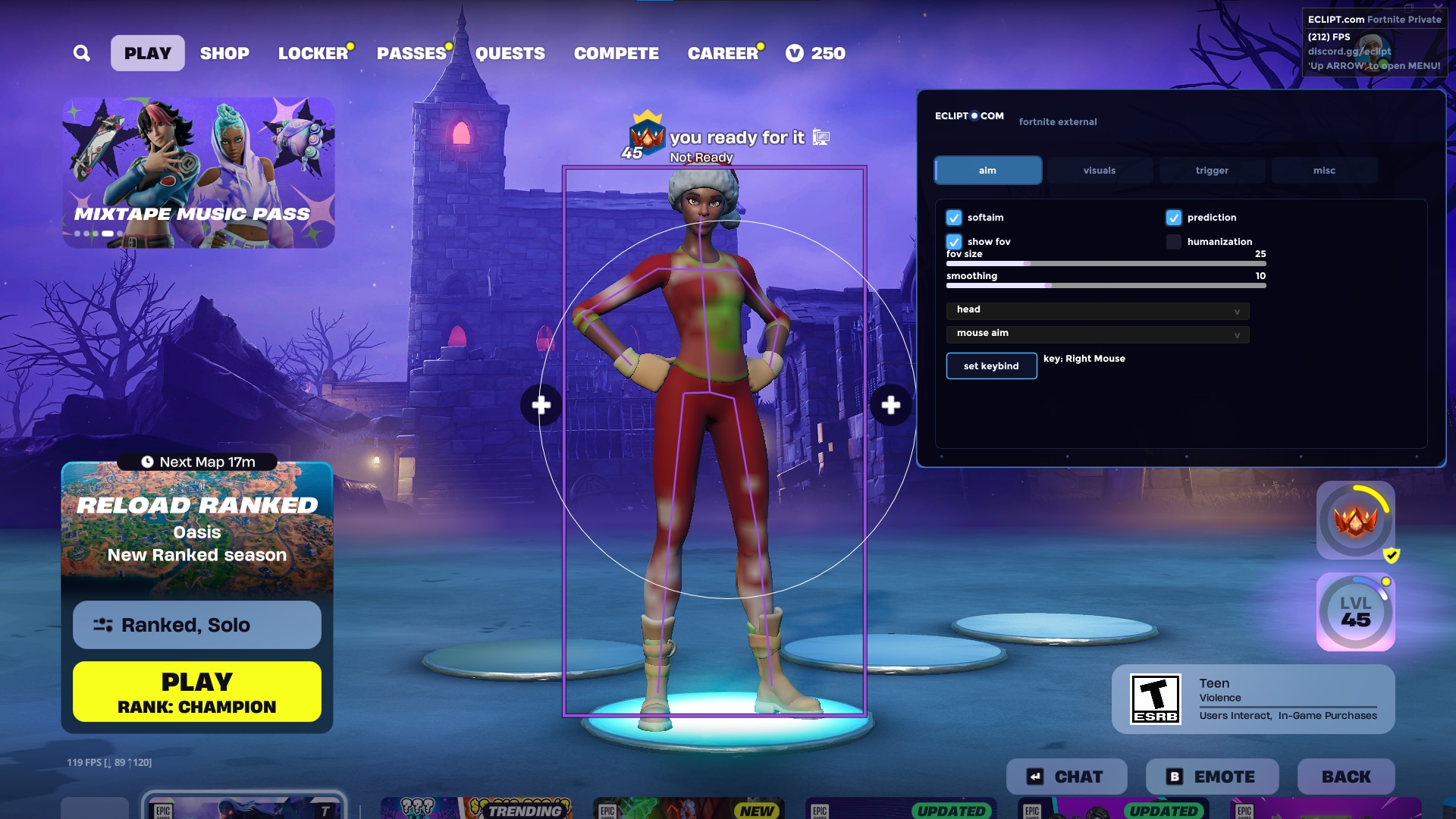Change the Ranked, Solo mode setting
This screenshot has height=819, width=1456.
coord(197,625)
